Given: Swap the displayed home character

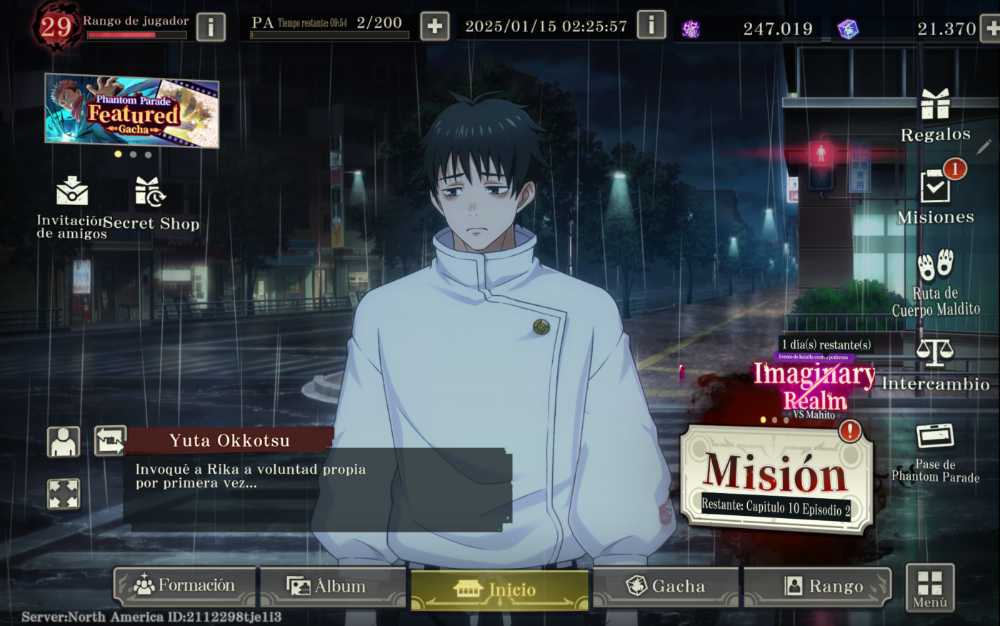Looking at the screenshot, I should pos(109,440).
